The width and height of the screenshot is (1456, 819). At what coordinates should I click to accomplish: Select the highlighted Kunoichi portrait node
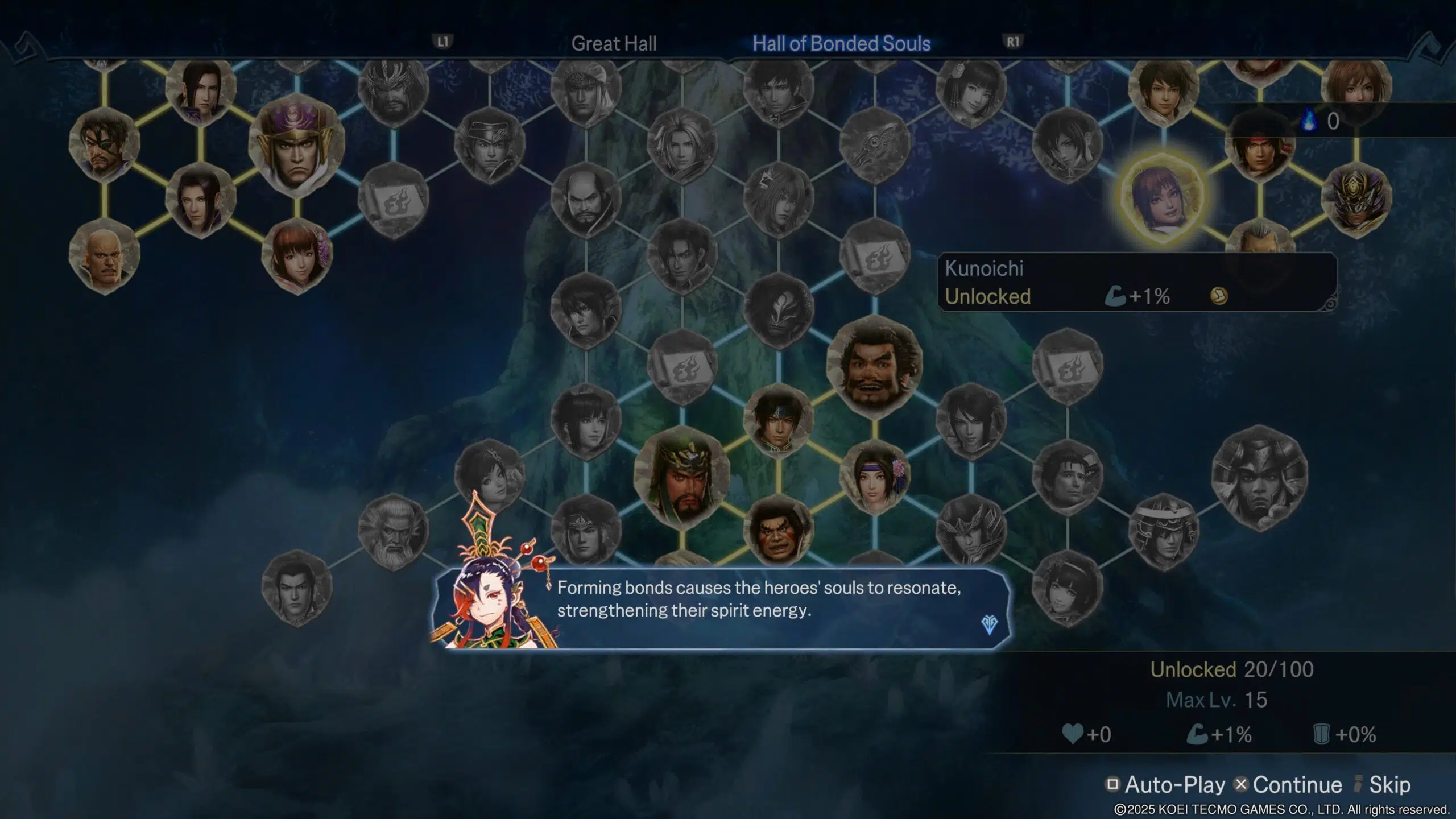1163,196
